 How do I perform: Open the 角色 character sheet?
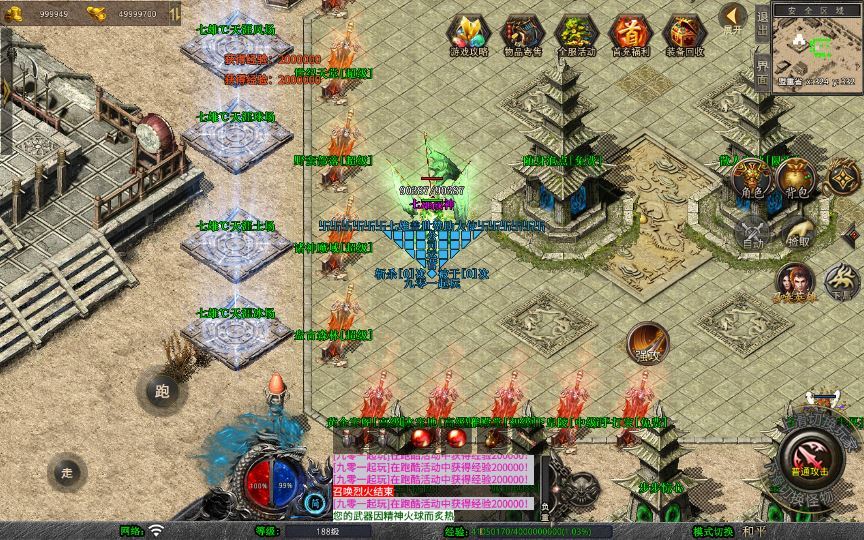[752, 178]
